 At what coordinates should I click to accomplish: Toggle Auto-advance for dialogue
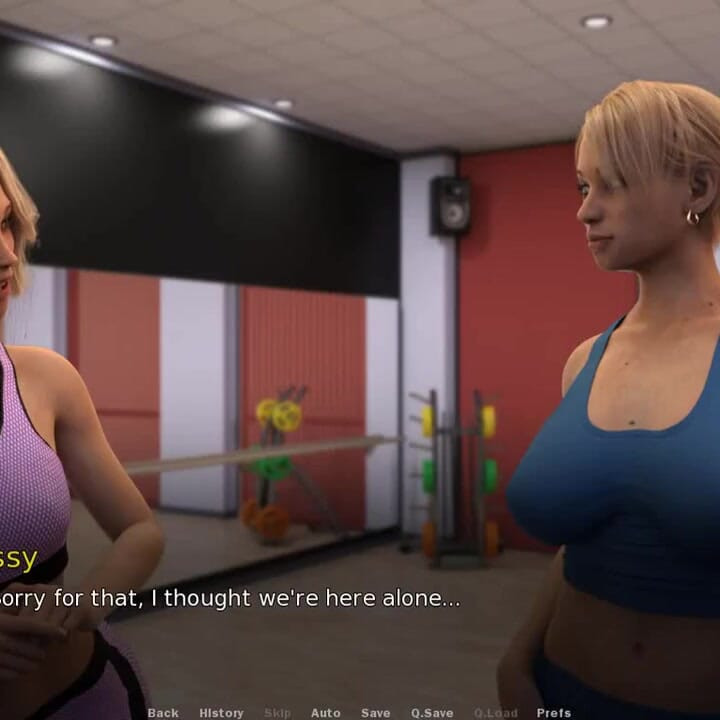click(x=325, y=713)
